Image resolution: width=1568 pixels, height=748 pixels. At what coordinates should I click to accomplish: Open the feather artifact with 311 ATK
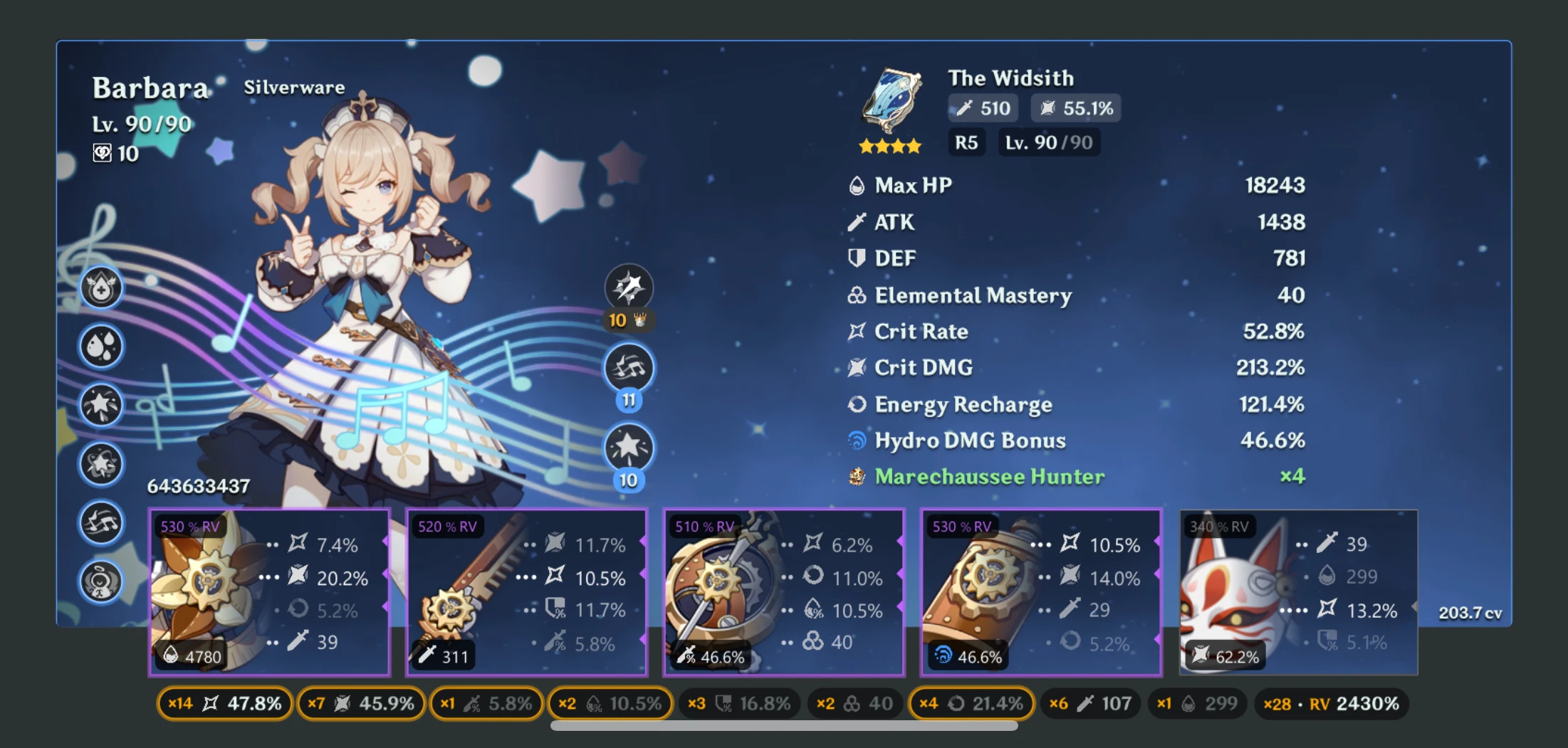pyautogui.click(x=527, y=592)
